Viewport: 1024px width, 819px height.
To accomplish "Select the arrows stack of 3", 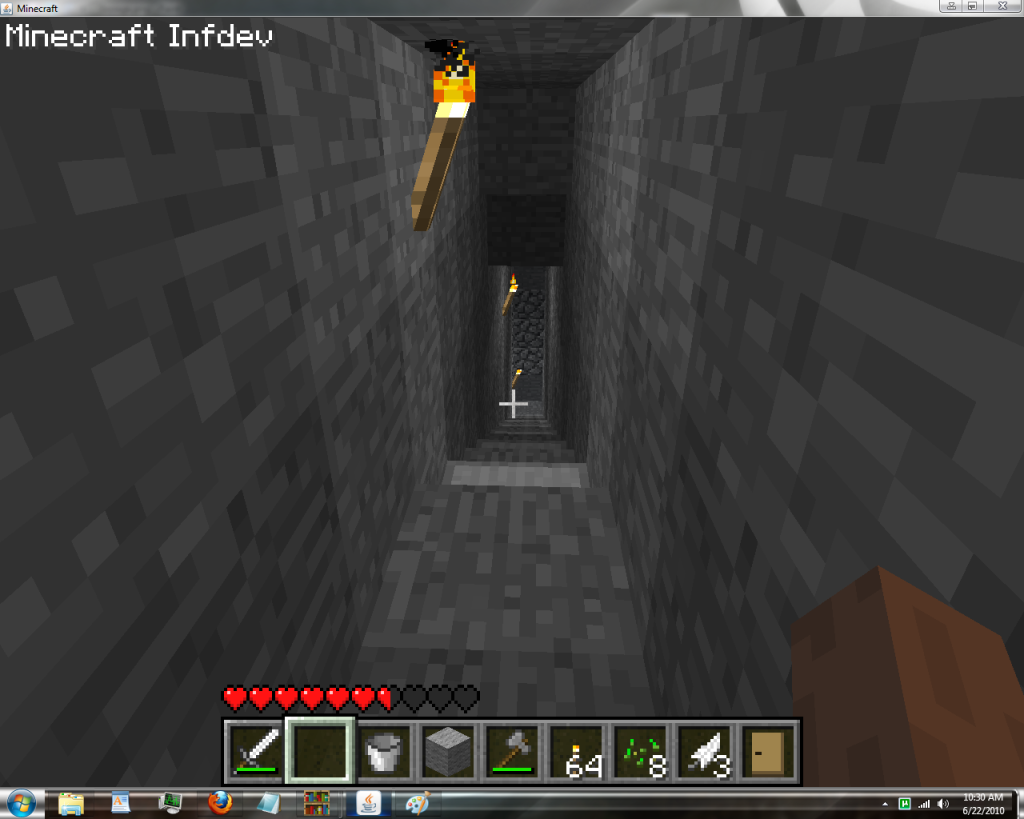I will (706, 751).
